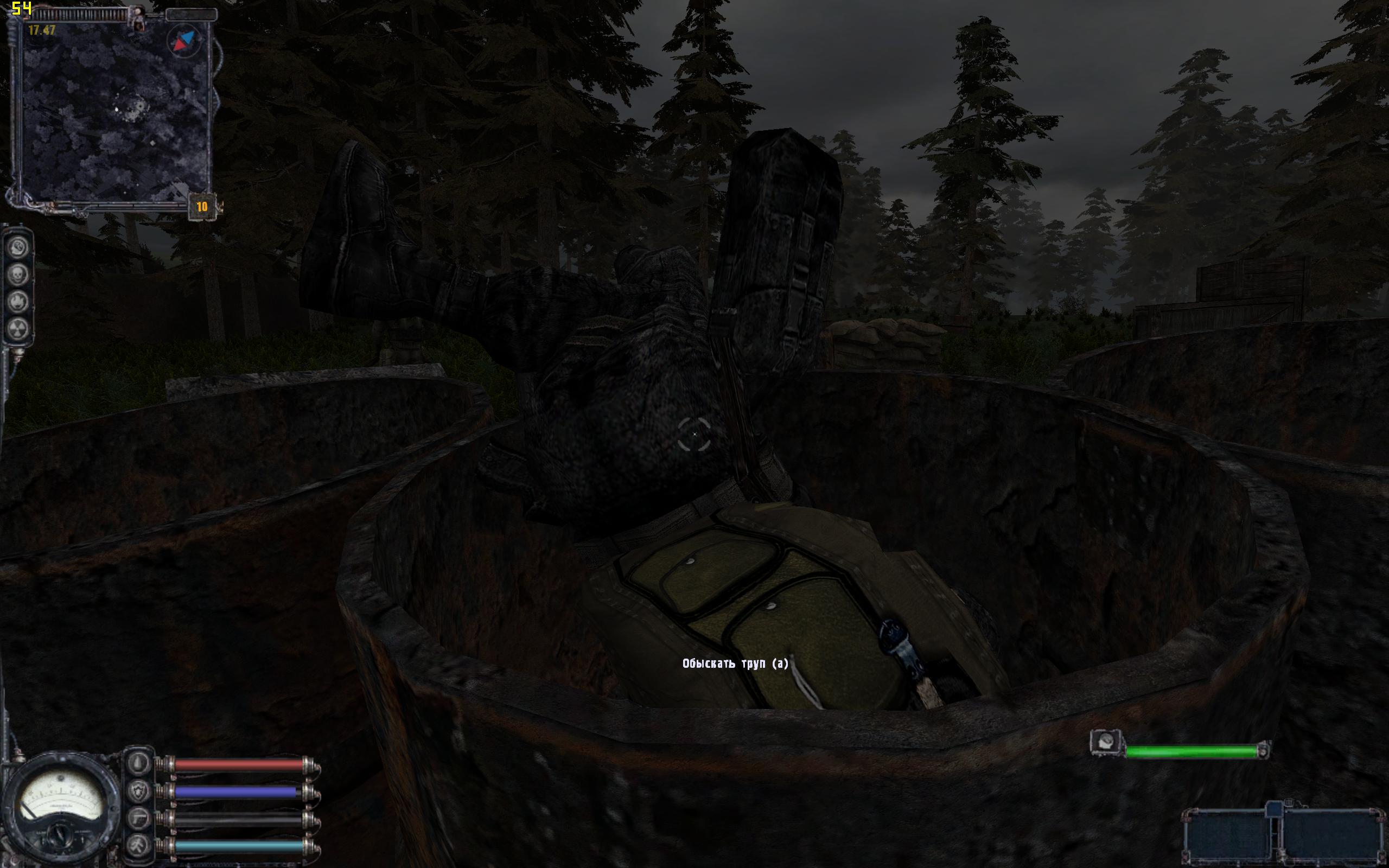
Task: Click the analog needle gauge dial
Action: [60, 802]
